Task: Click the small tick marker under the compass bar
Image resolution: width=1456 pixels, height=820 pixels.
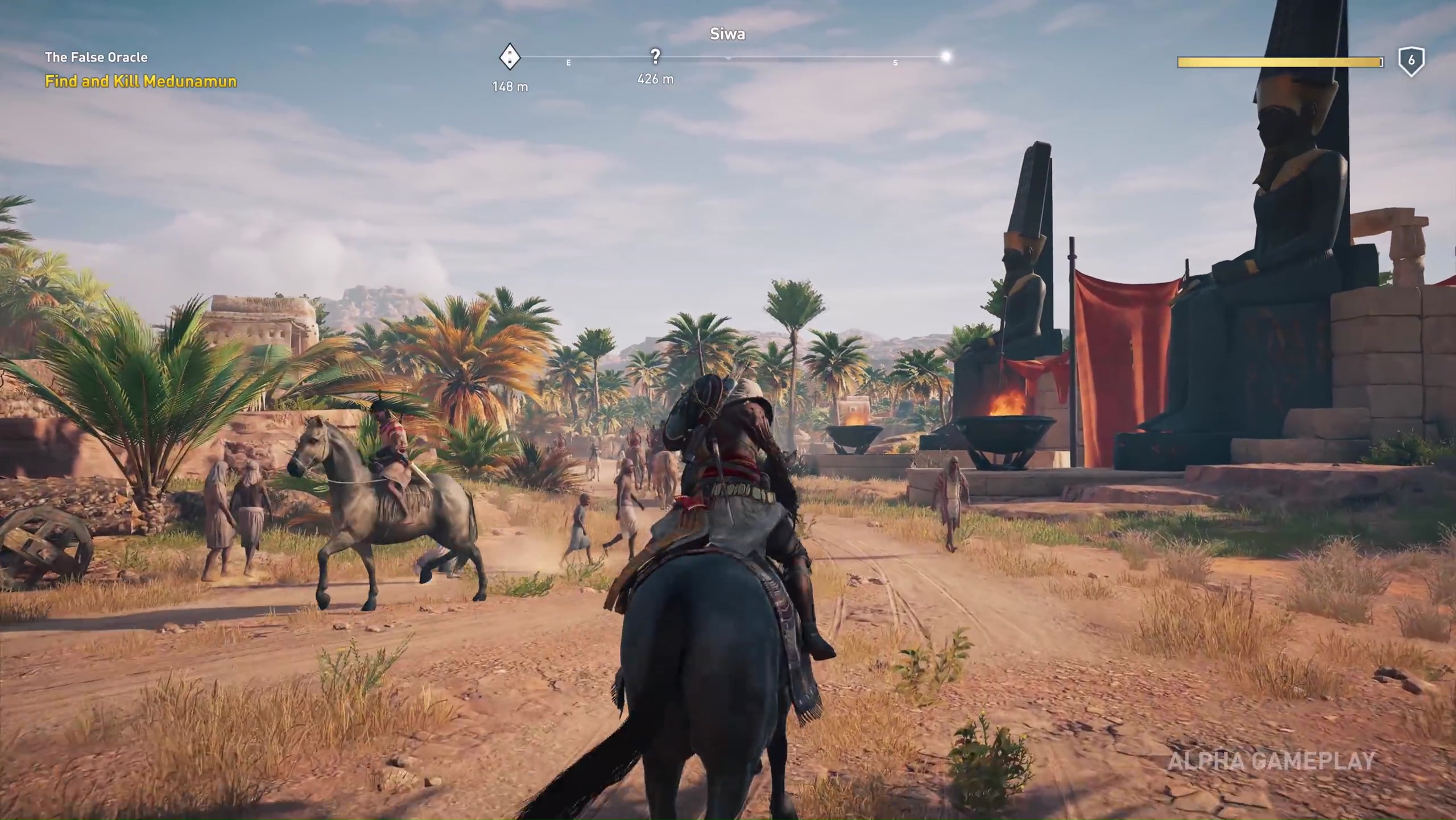Action: [x=729, y=59]
